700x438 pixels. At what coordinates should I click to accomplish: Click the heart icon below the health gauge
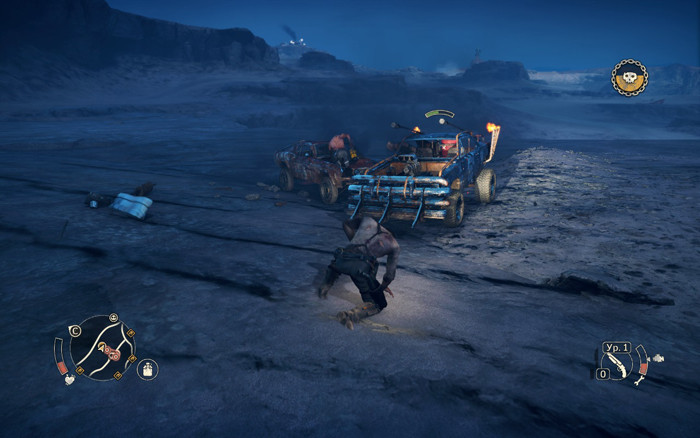click(x=68, y=379)
